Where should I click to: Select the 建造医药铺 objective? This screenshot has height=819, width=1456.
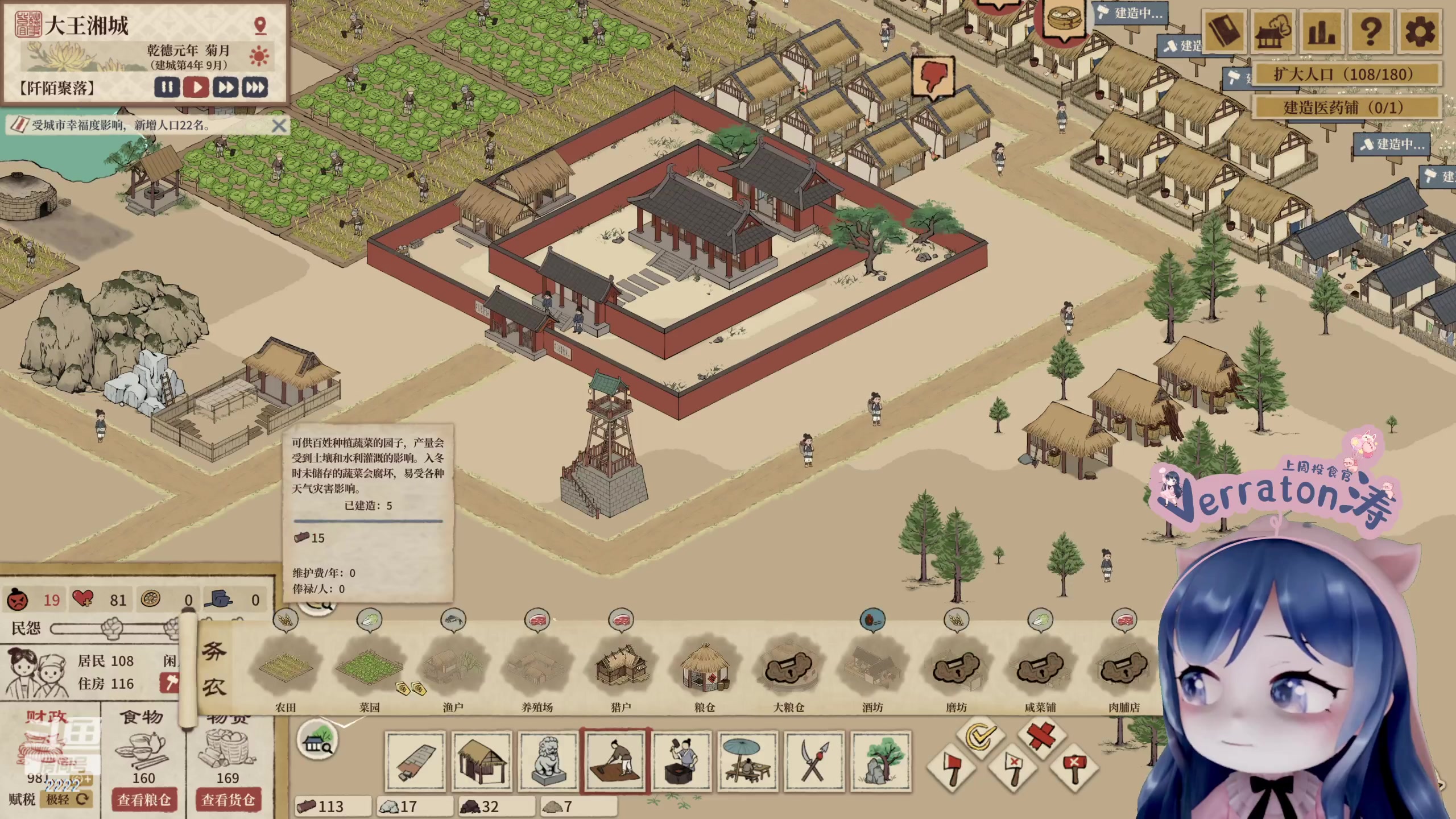(x=1347, y=107)
